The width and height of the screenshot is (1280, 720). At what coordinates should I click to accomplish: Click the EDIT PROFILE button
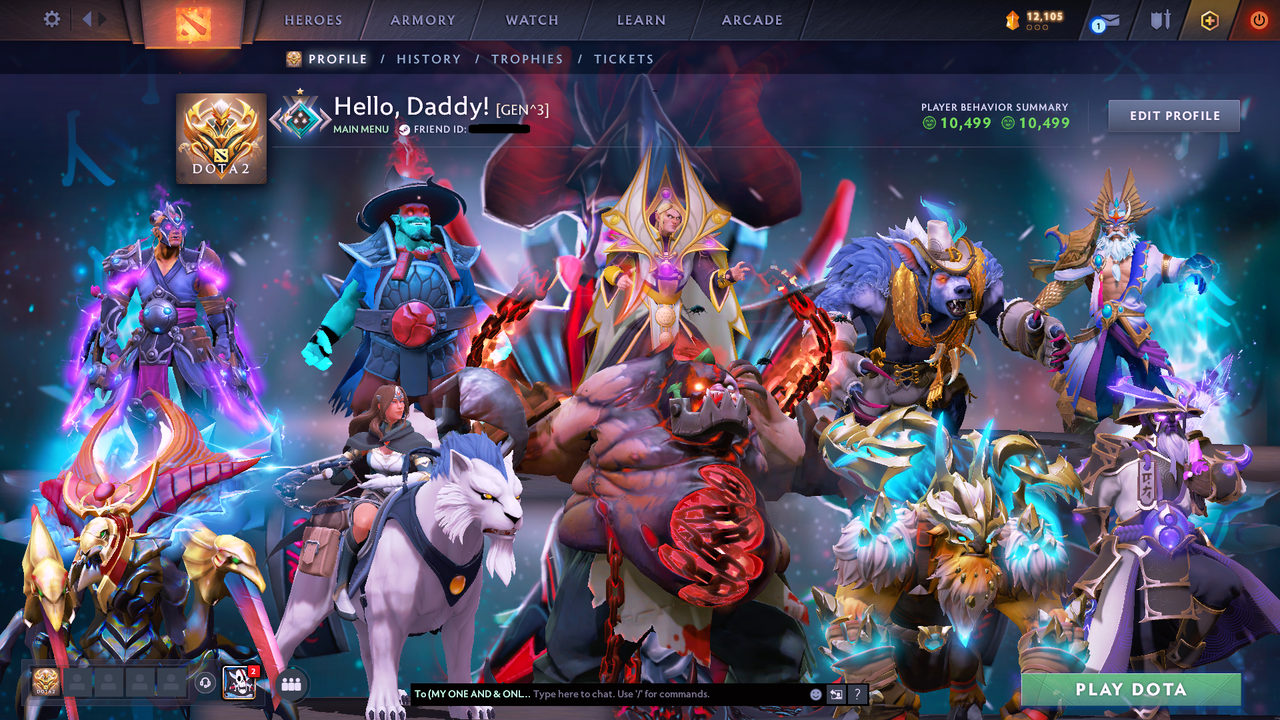1174,115
